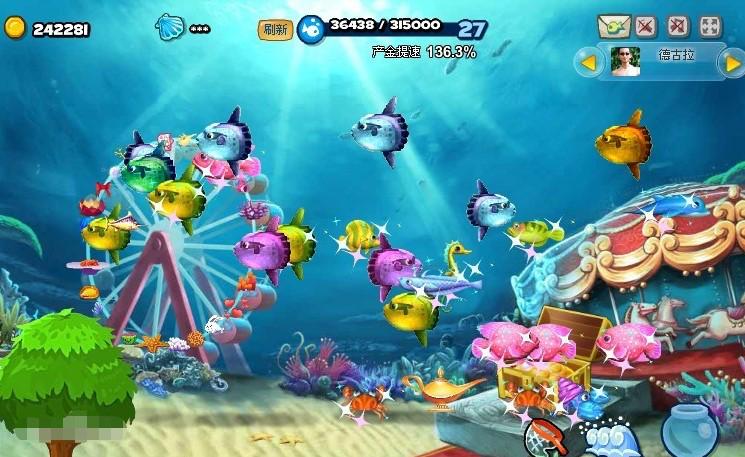The image size is (745, 457).
Task: Toggle the crossed-out music button
Action: tap(645, 27)
